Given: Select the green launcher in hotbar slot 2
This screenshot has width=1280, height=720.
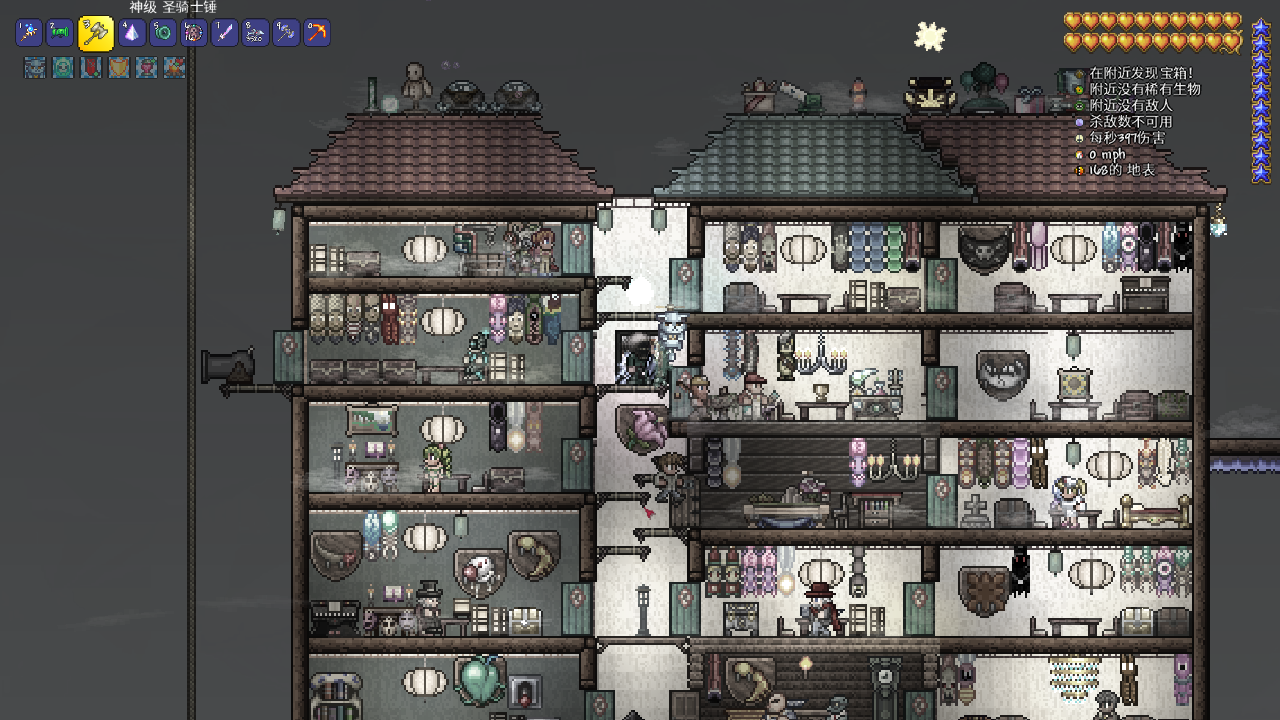Looking at the screenshot, I should coord(60,33).
